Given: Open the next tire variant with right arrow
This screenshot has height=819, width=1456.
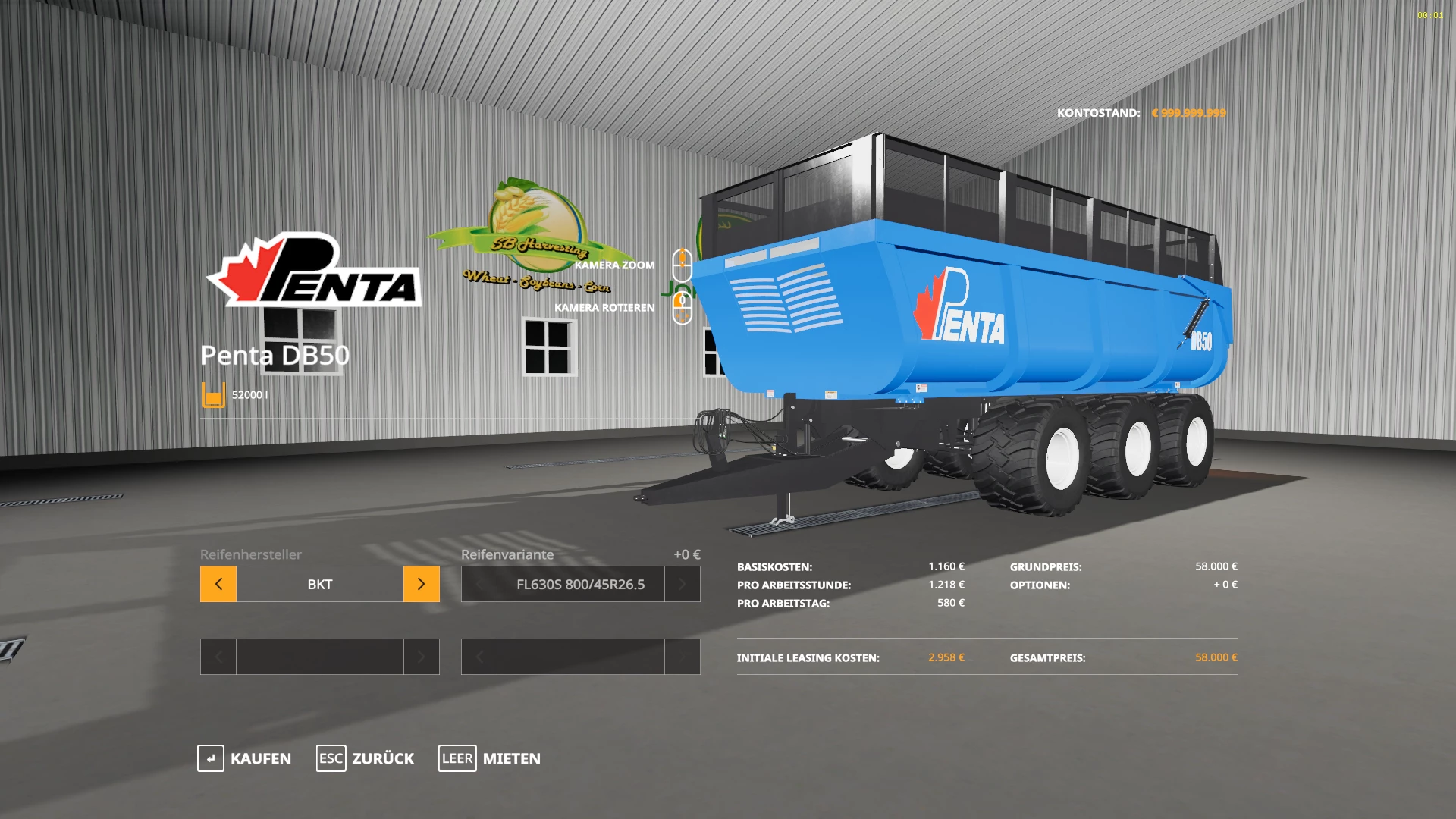Looking at the screenshot, I should pos(682,584).
